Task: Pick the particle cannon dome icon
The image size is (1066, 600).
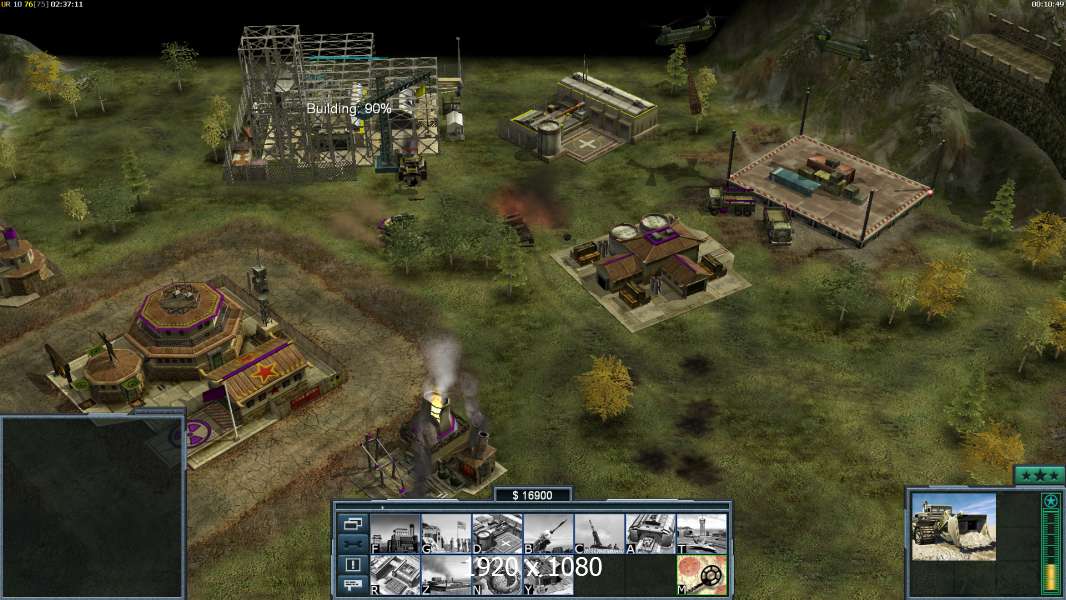Action: pyautogui.click(x=497, y=574)
